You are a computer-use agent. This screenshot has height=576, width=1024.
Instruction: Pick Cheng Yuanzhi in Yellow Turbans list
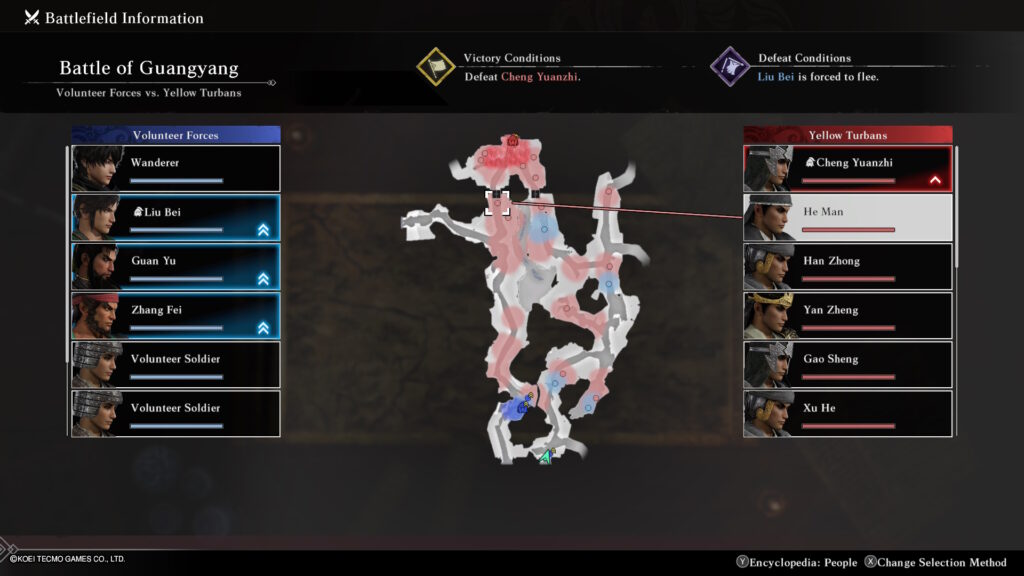(x=848, y=169)
